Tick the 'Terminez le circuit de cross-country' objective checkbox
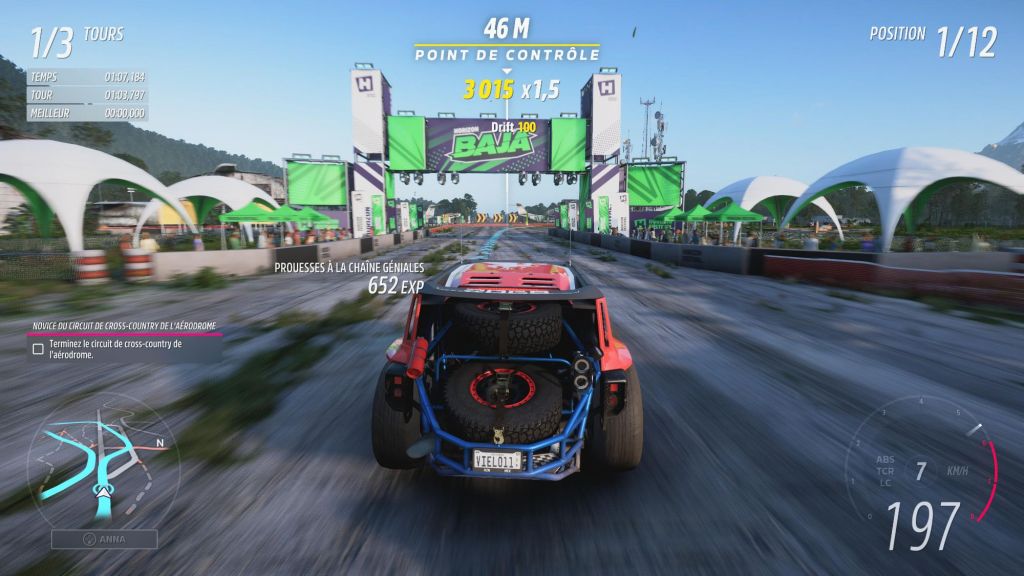The width and height of the screenshot is (1024, 576). pos(38,349)
